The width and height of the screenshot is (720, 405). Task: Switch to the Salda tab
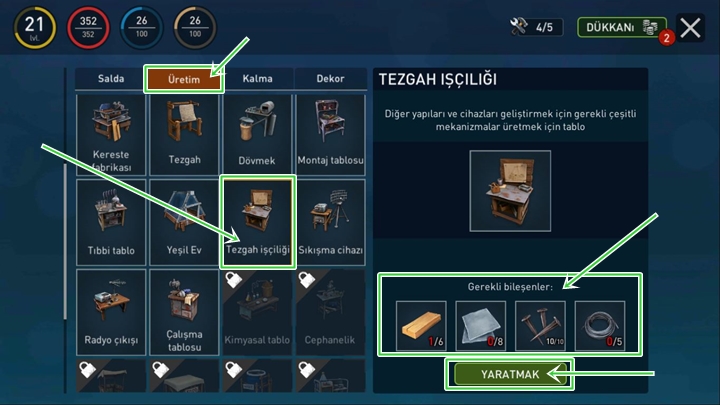click(x=111, y=79)
